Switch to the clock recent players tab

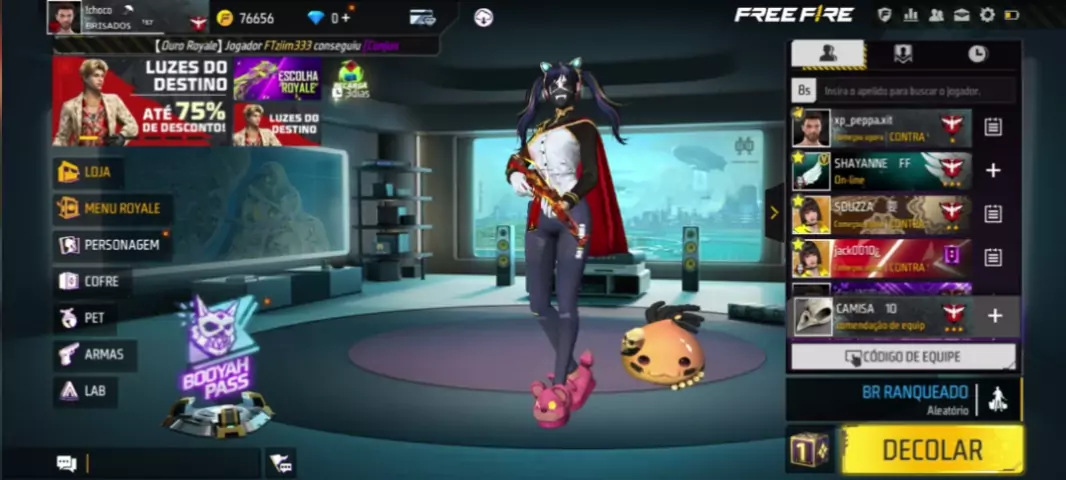977,54
